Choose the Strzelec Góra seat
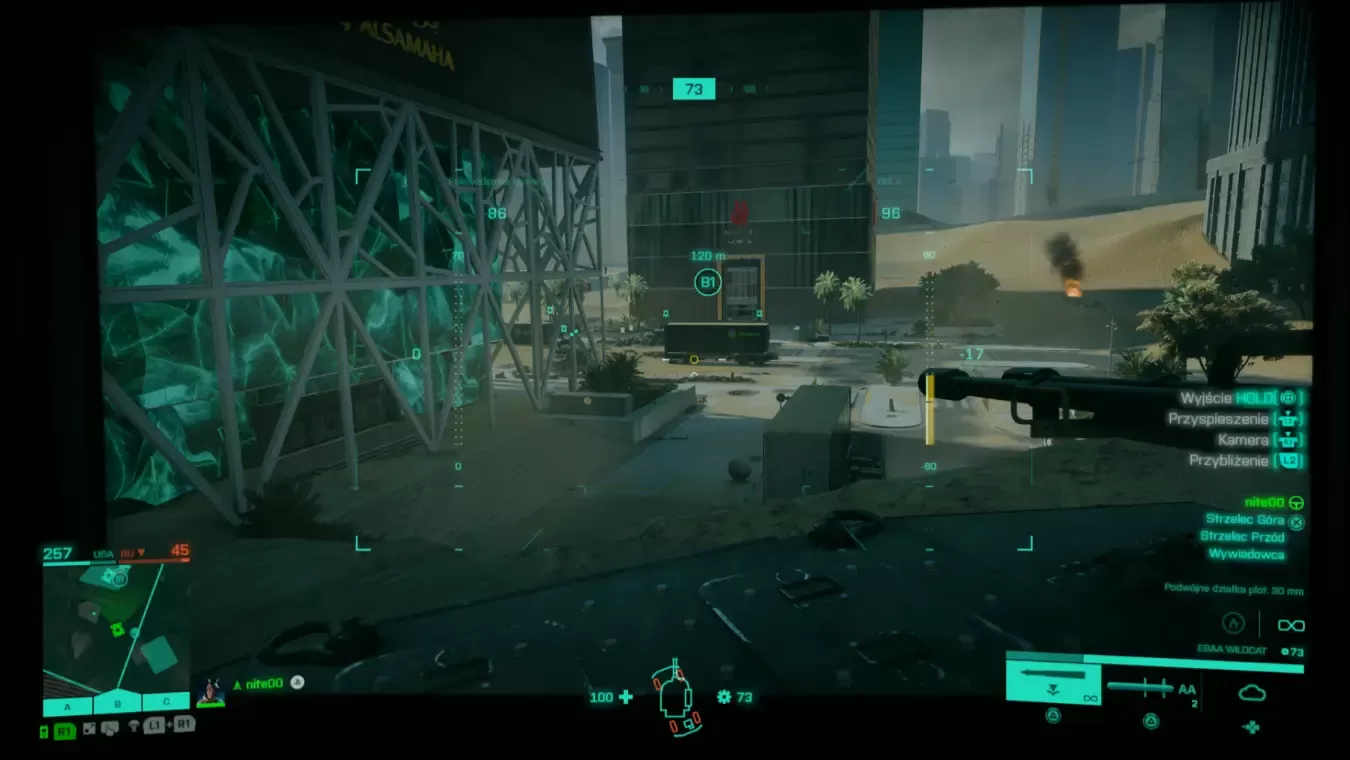 point(1245,520)
